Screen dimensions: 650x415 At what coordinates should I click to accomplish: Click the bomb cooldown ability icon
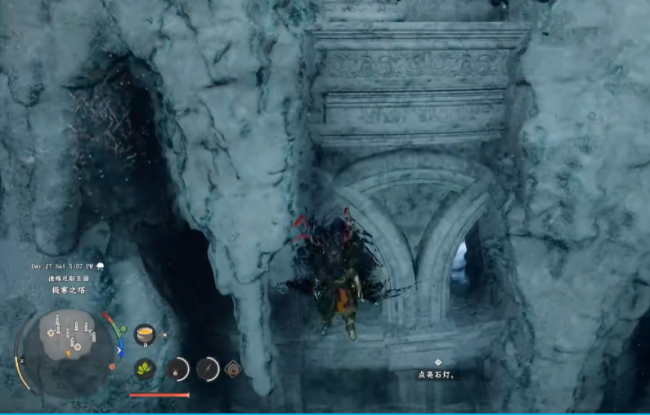177,368
